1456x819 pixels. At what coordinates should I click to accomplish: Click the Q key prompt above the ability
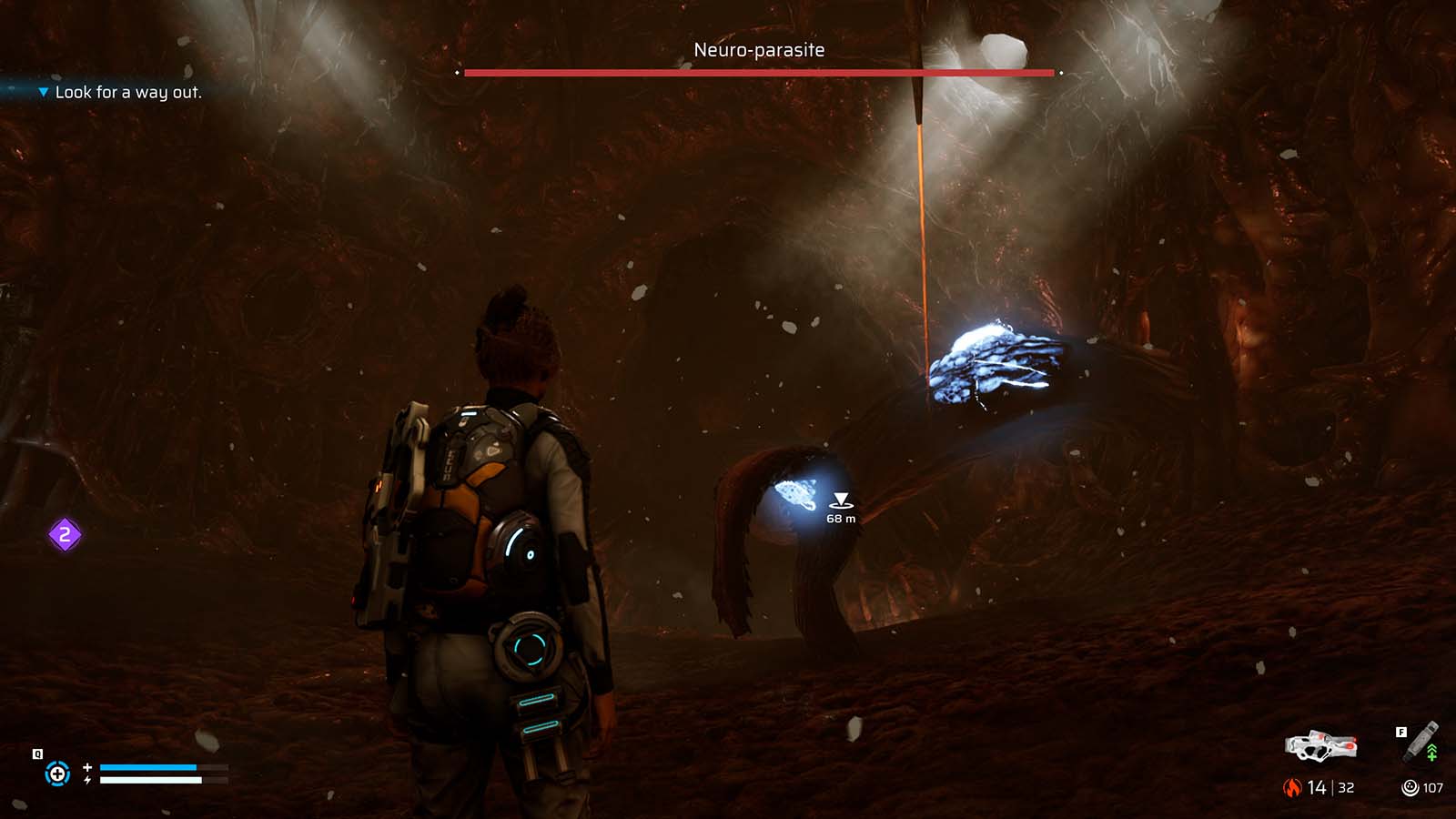[36, 753]
